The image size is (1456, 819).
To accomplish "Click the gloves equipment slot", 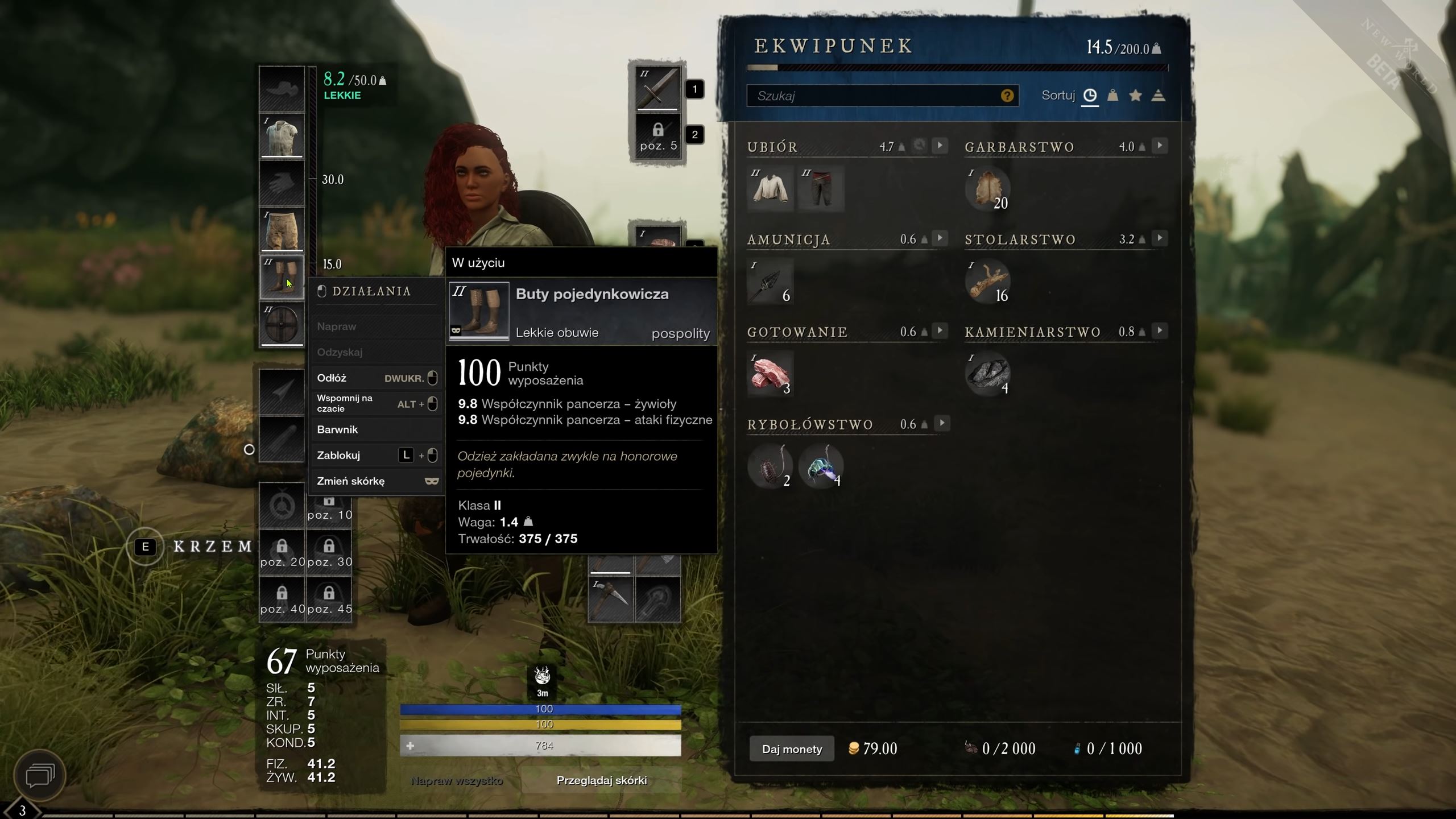I will coord(282,183).
